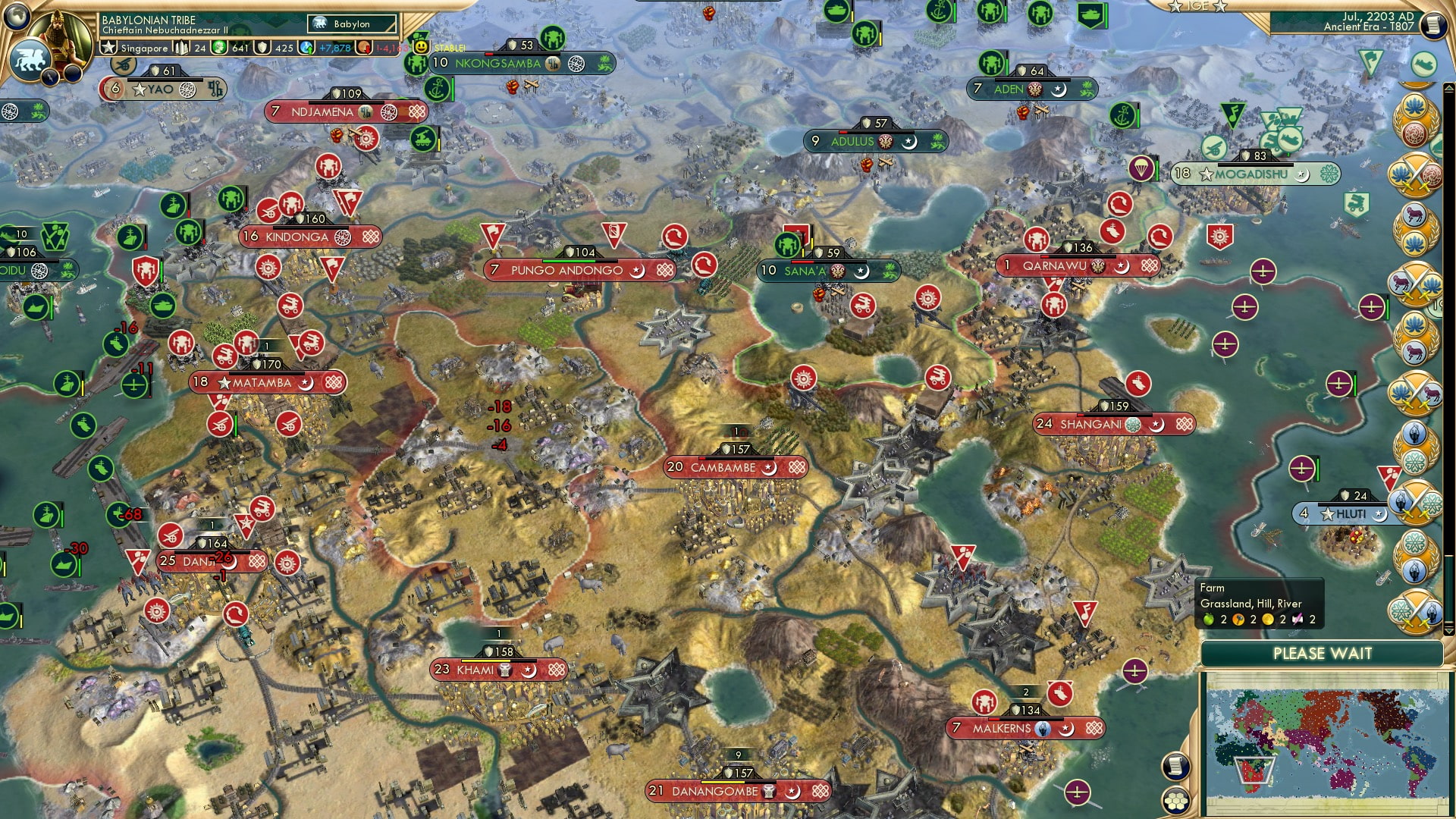Click the purple ram city-state notification medallion
The image size is (1456, 819).
(x=1415, y=214)
